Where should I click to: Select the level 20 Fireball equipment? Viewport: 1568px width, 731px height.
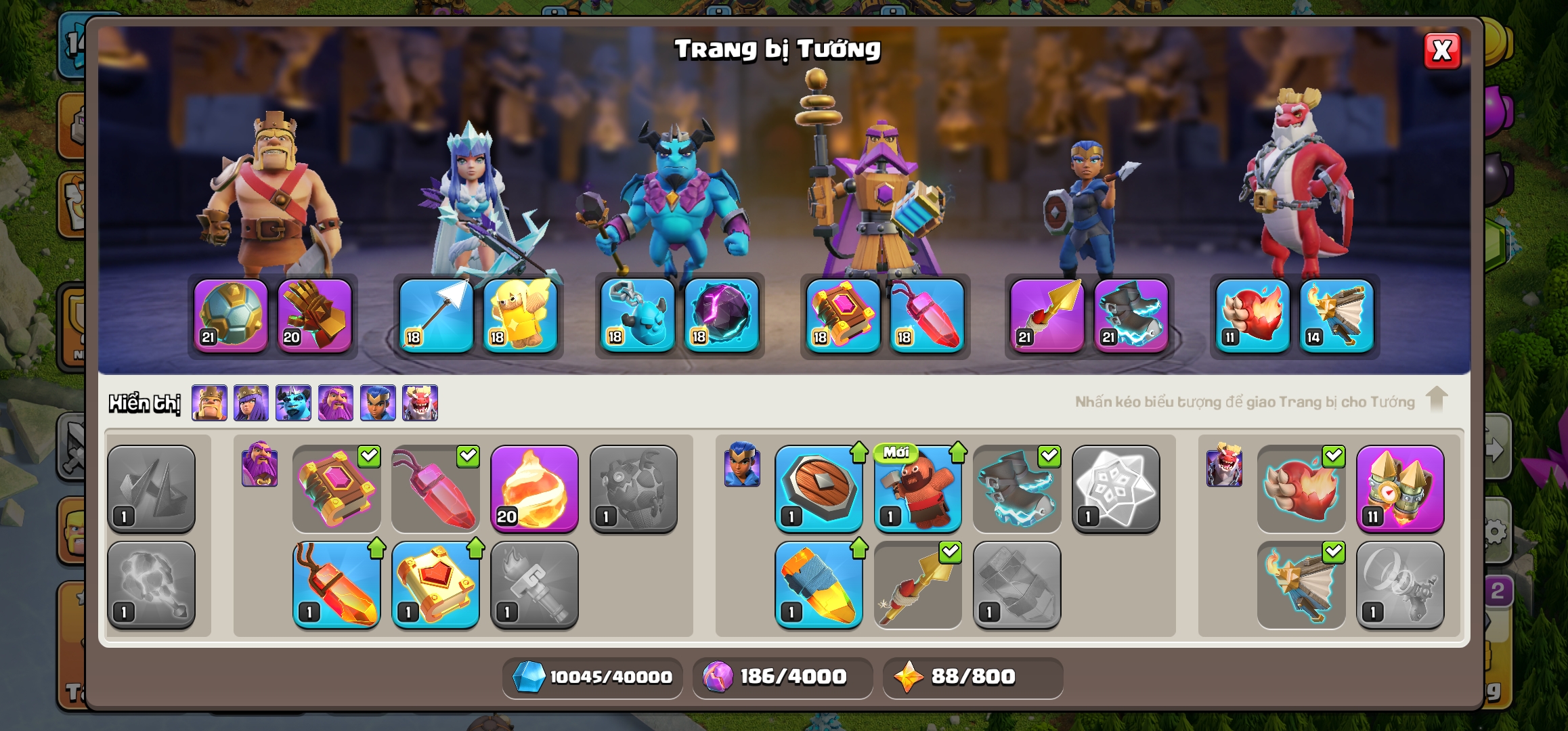(534, 489)
